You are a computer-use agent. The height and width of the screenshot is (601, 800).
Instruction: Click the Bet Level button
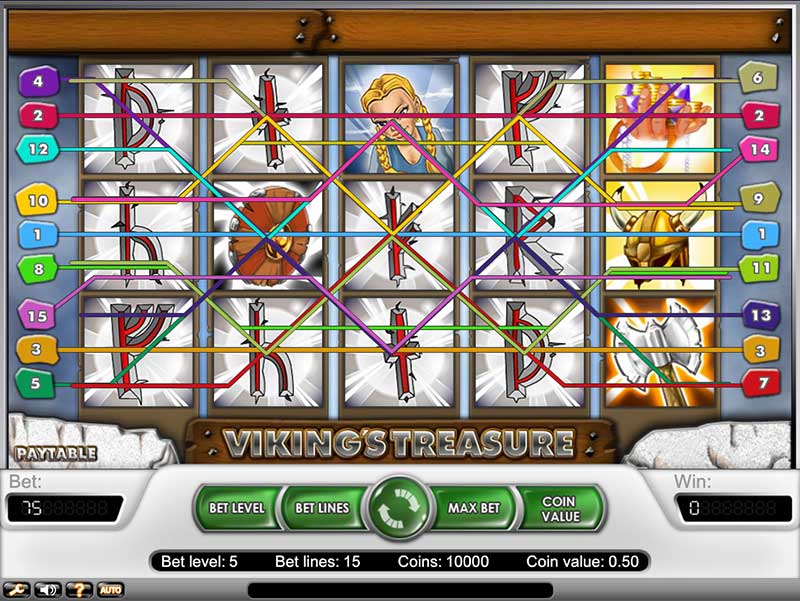(x=237, y=508)
